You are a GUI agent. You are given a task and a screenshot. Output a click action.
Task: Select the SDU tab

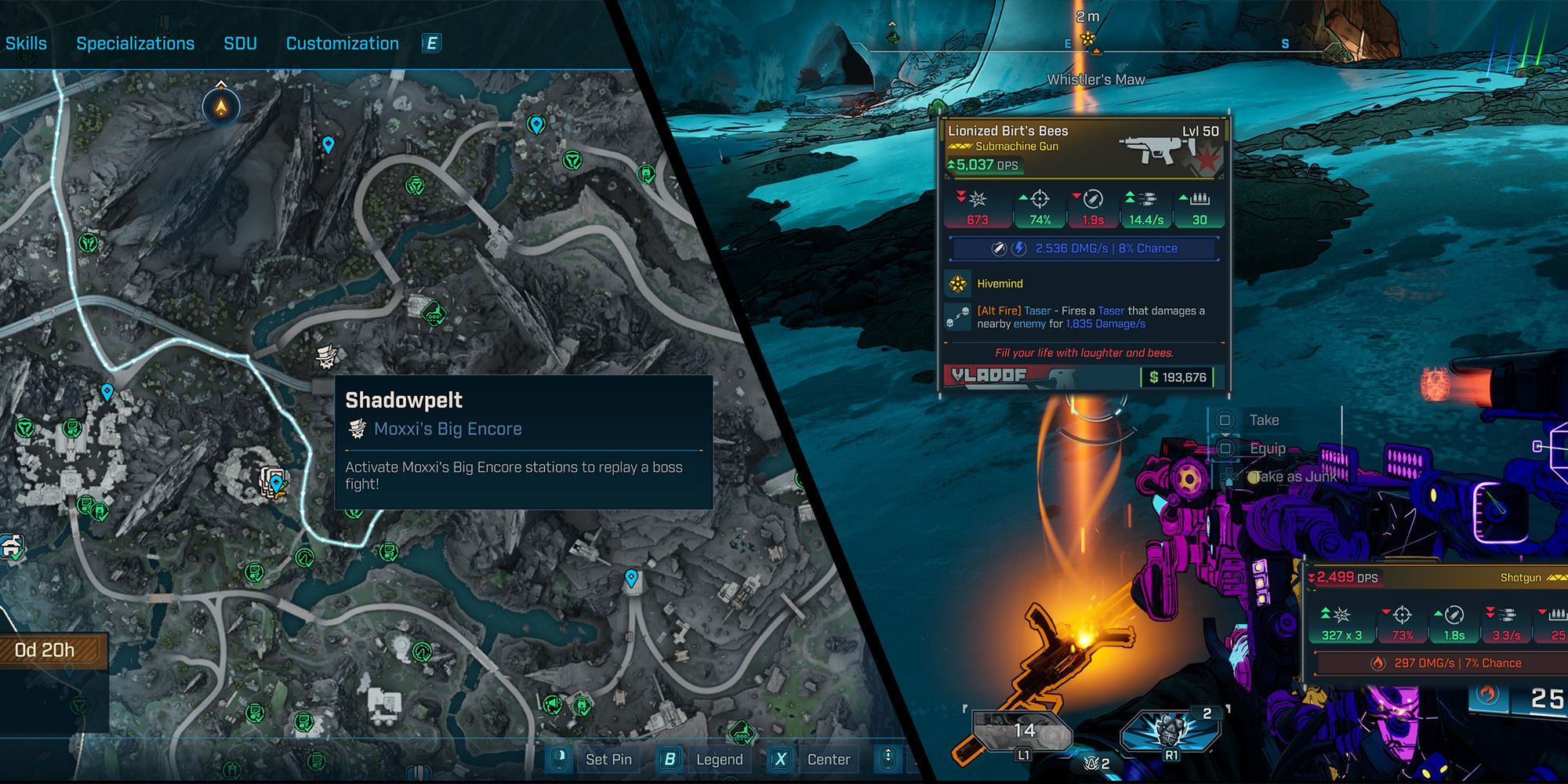[240, 44]
